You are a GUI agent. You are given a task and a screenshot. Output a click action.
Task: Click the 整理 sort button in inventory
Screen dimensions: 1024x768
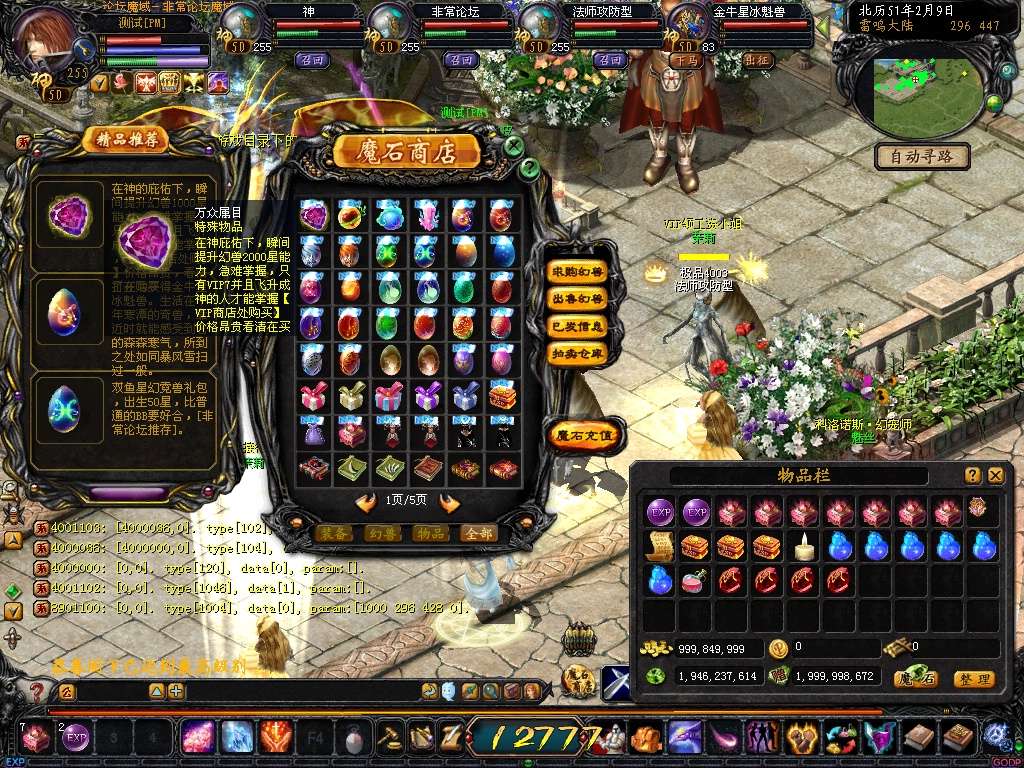pos(973,679)
